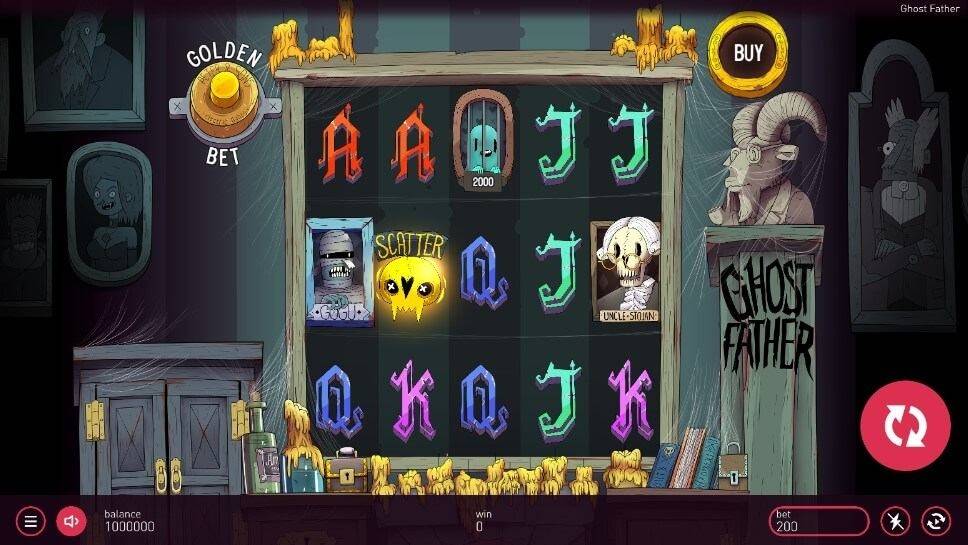Toggle the sound speaker button
This screenshot has height=545, width=968.
tap(70, 521)
